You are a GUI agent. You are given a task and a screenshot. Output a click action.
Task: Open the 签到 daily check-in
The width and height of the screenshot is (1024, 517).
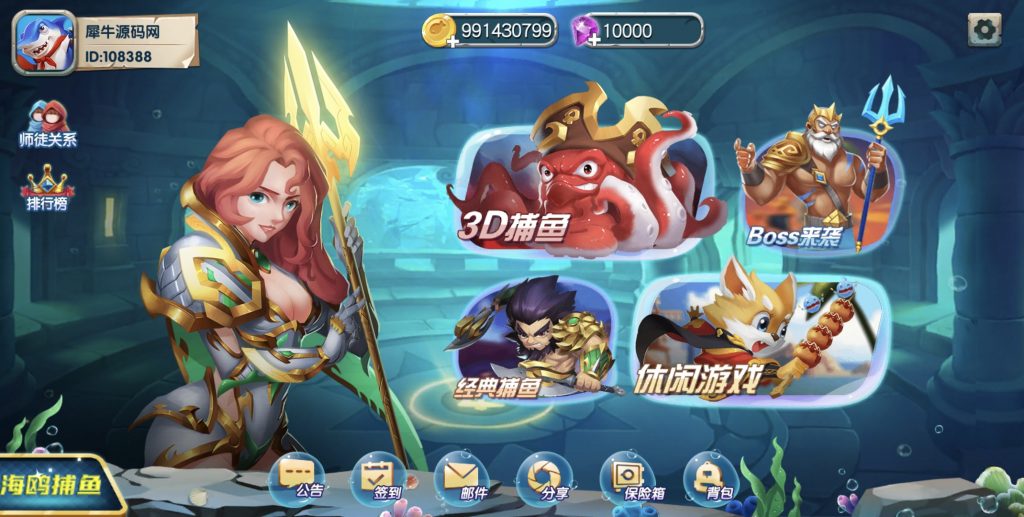click(382, 478)
